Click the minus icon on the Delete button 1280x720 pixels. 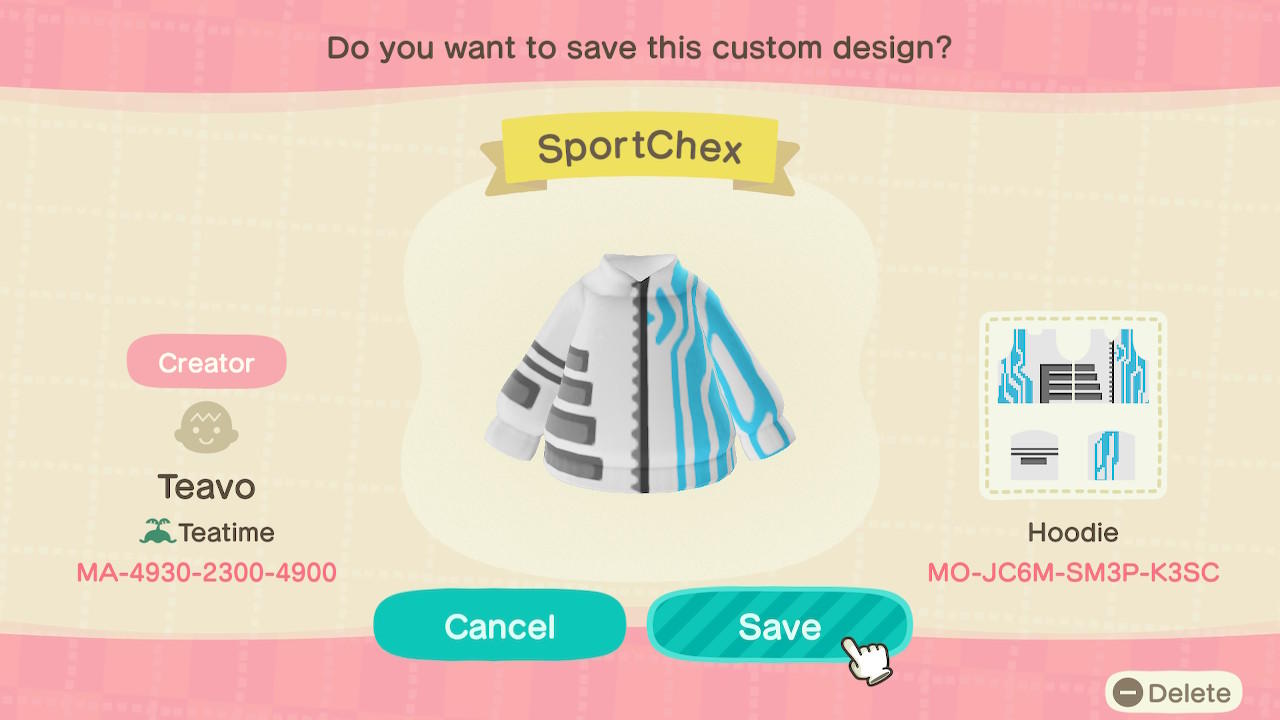pos(1127,692)
